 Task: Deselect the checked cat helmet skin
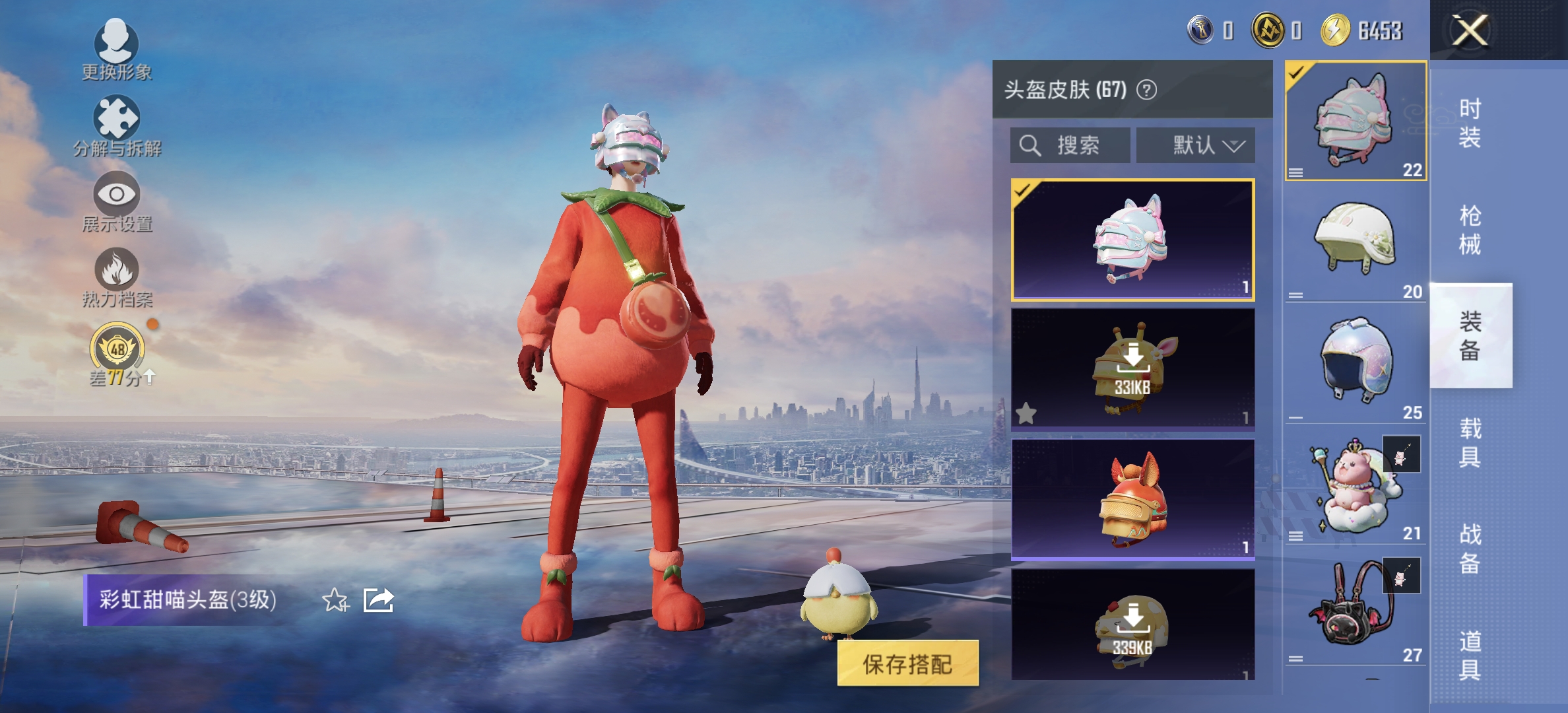click(1130, 241)
